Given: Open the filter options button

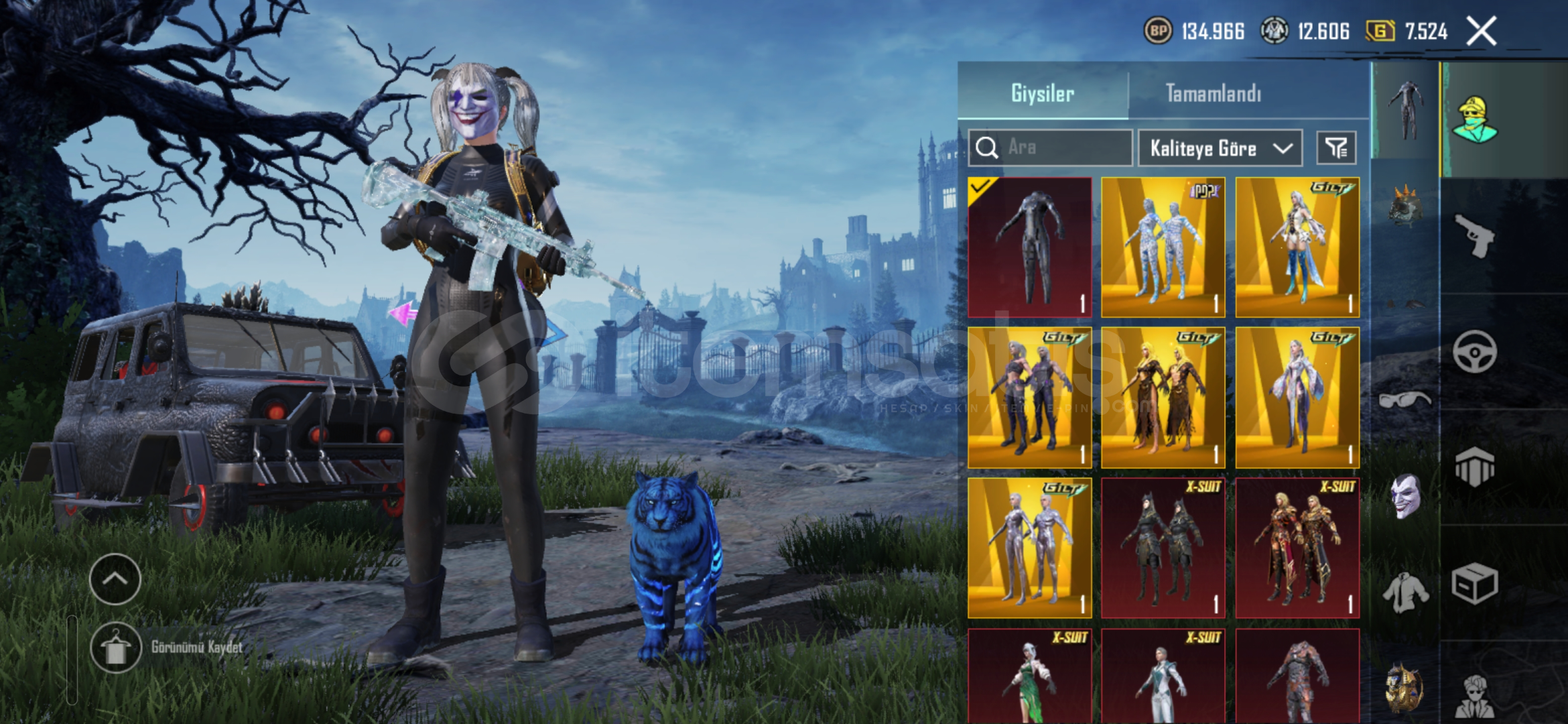Looking at the screenshot, I should [x=1336, y=148].
